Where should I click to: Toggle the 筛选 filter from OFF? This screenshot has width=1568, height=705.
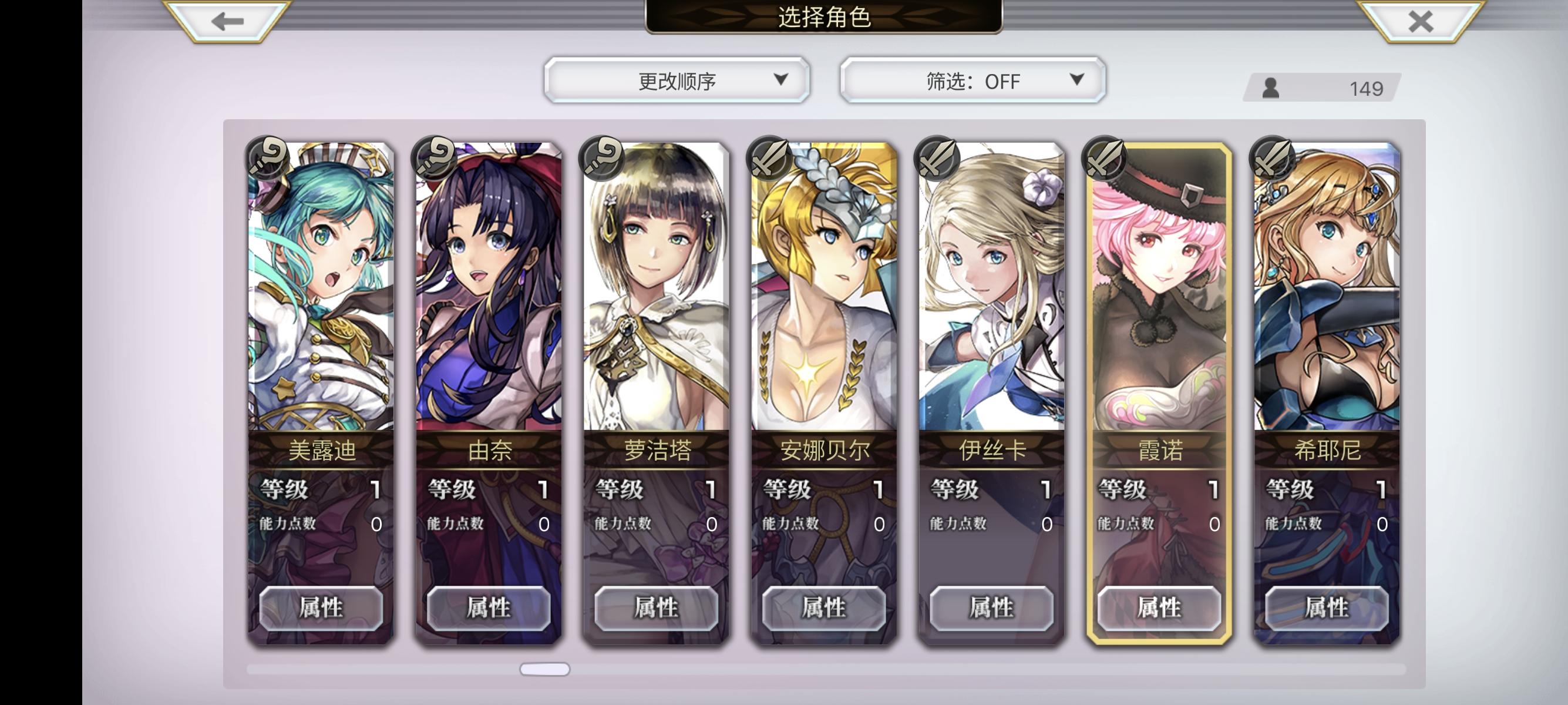pyautogui.click(x=970, y=80)
